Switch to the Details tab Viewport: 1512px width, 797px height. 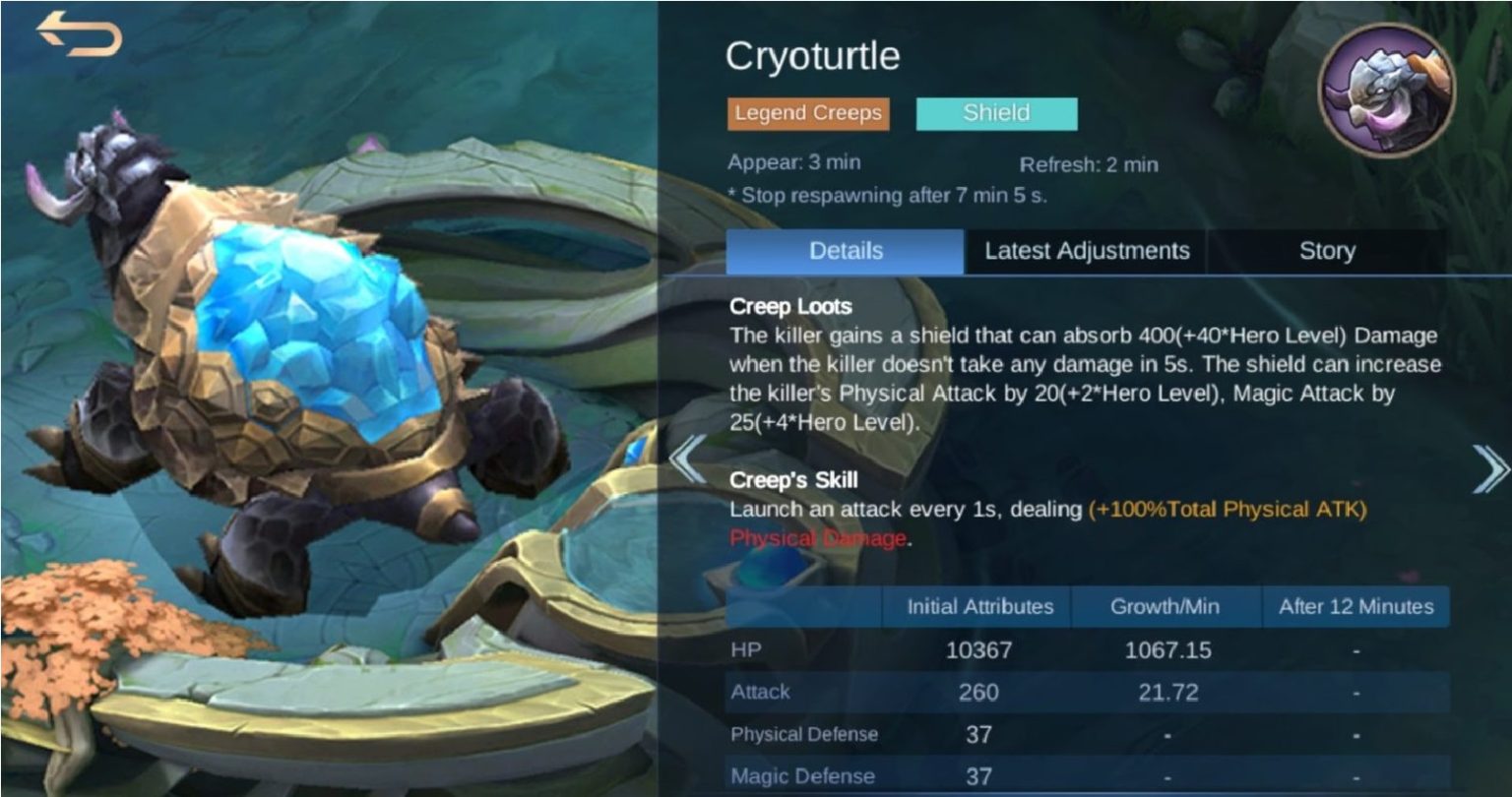pos(843,251)
